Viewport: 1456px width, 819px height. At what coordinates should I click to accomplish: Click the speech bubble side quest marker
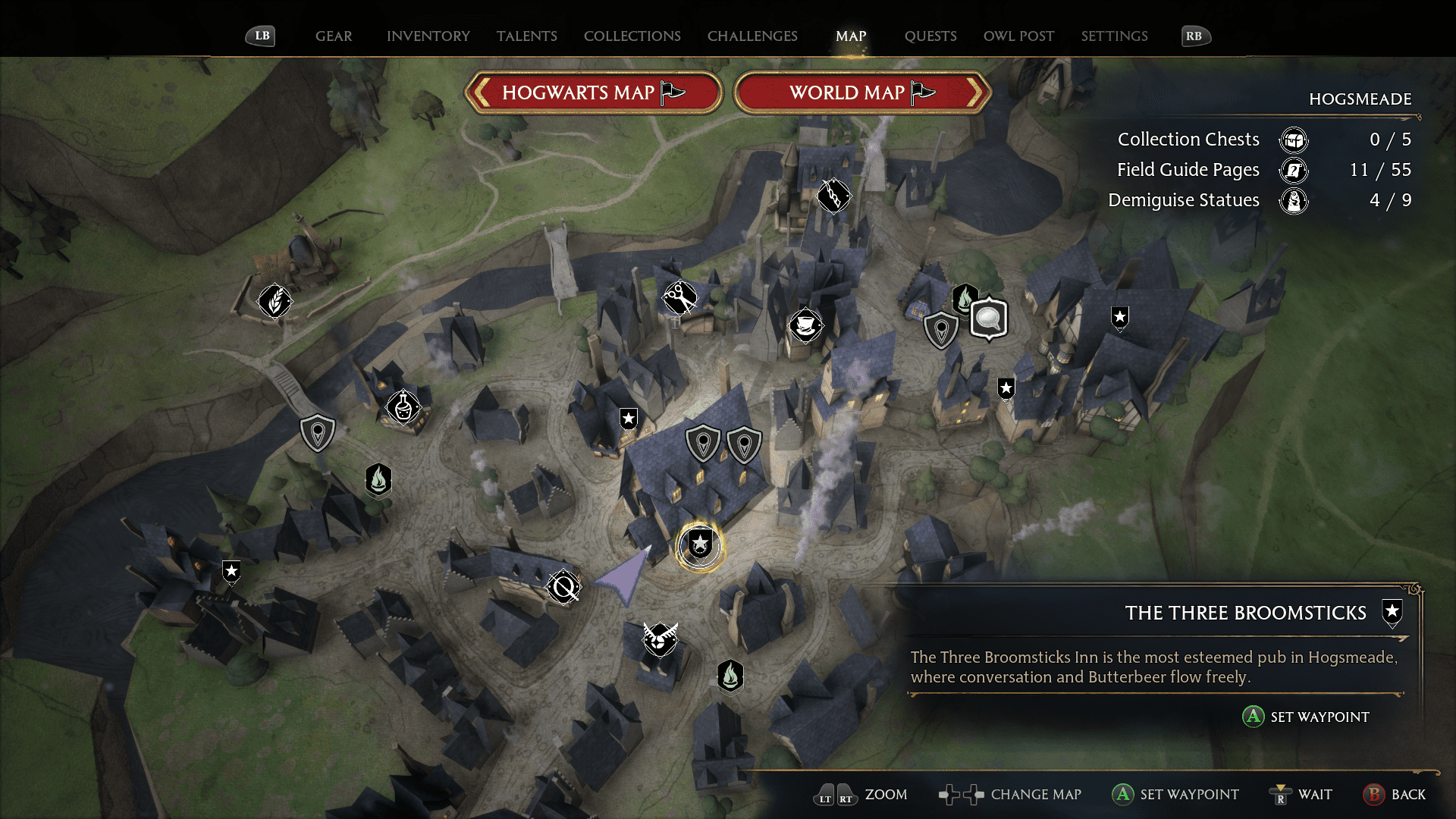click(989, 319)
